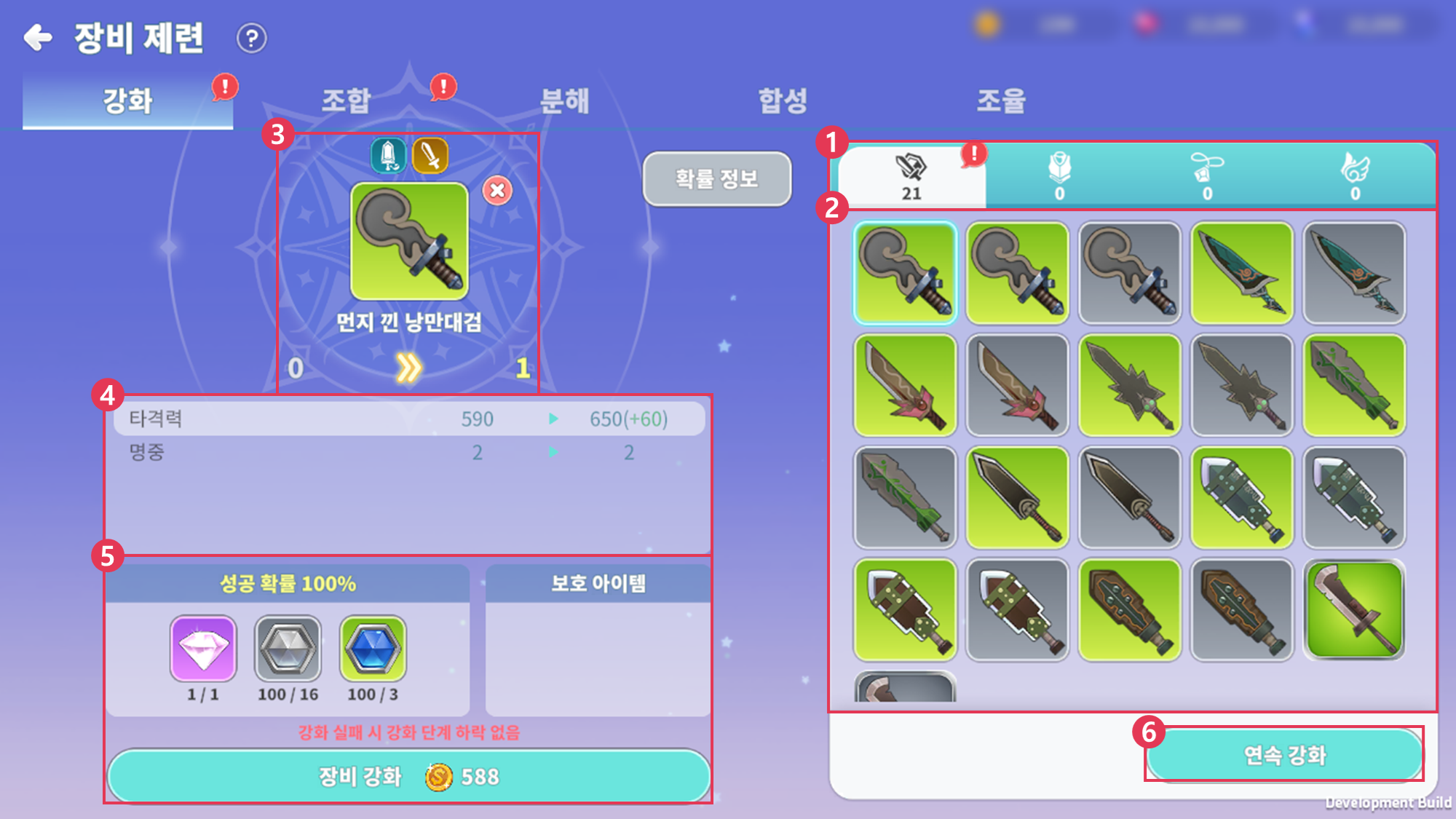Click 장비 강화 button costing 588
The width and height of the screenshot is (1456, 819).
408,776
